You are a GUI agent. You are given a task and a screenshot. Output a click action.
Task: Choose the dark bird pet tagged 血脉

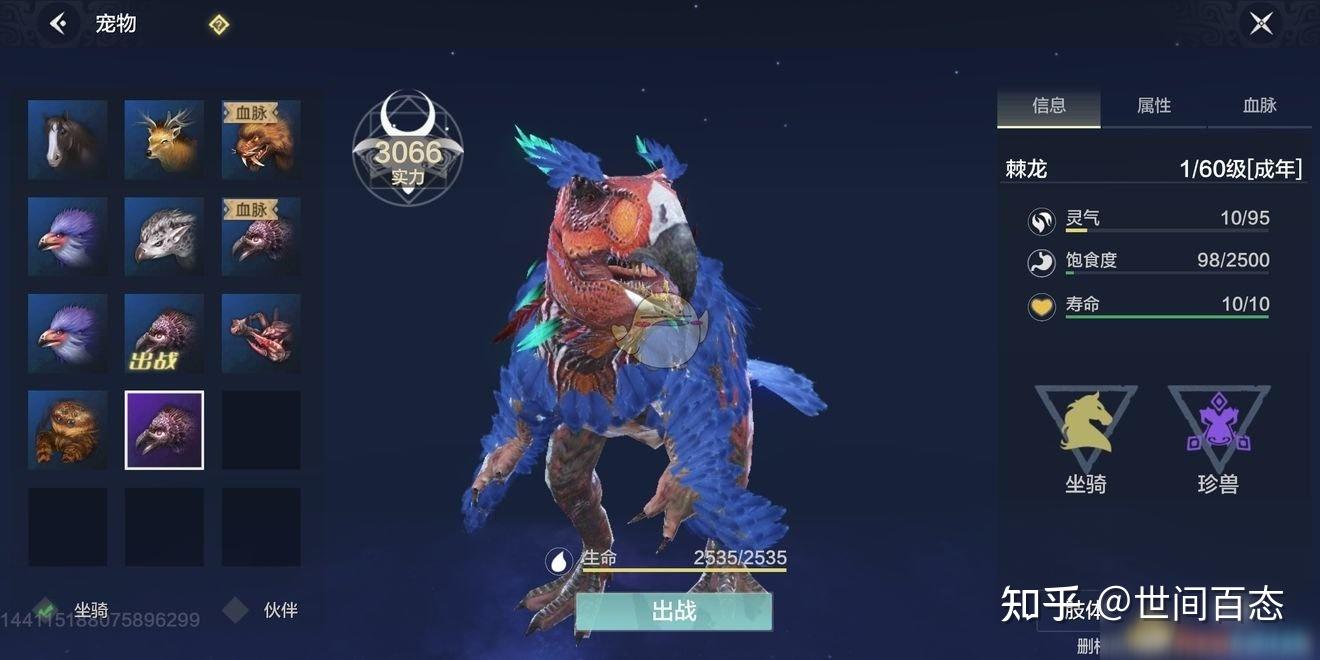(x=261, y=237)
